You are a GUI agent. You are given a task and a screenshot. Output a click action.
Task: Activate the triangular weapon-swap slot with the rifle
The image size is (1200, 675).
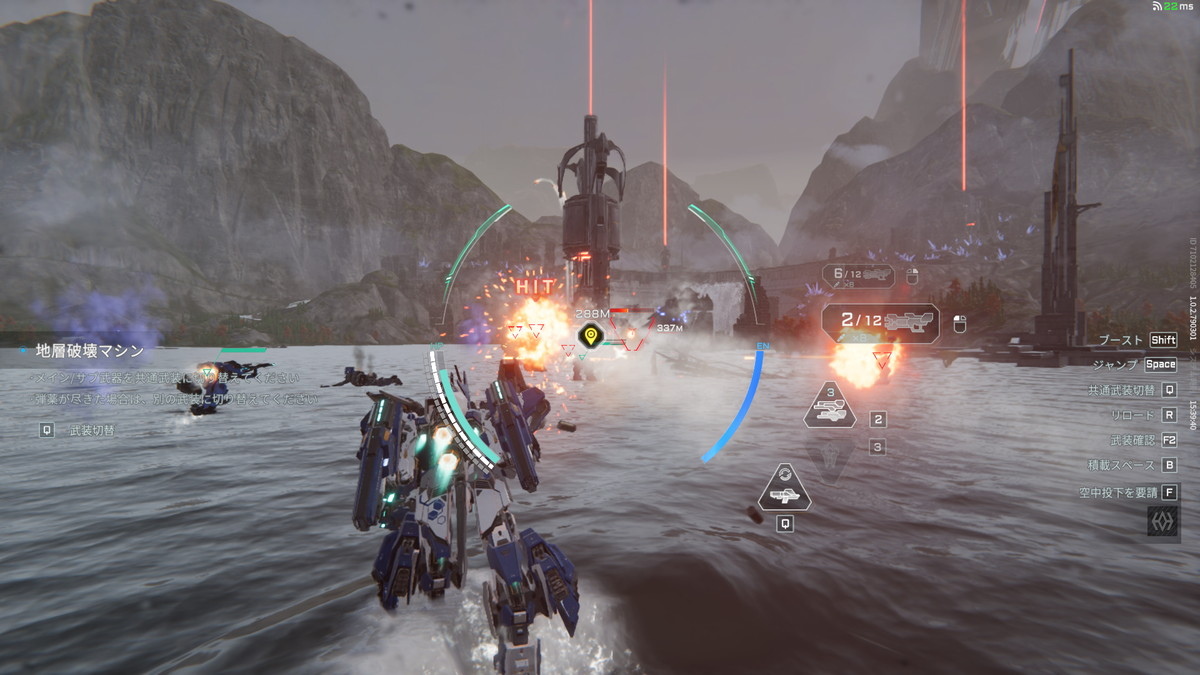click(x=785, y=487)
